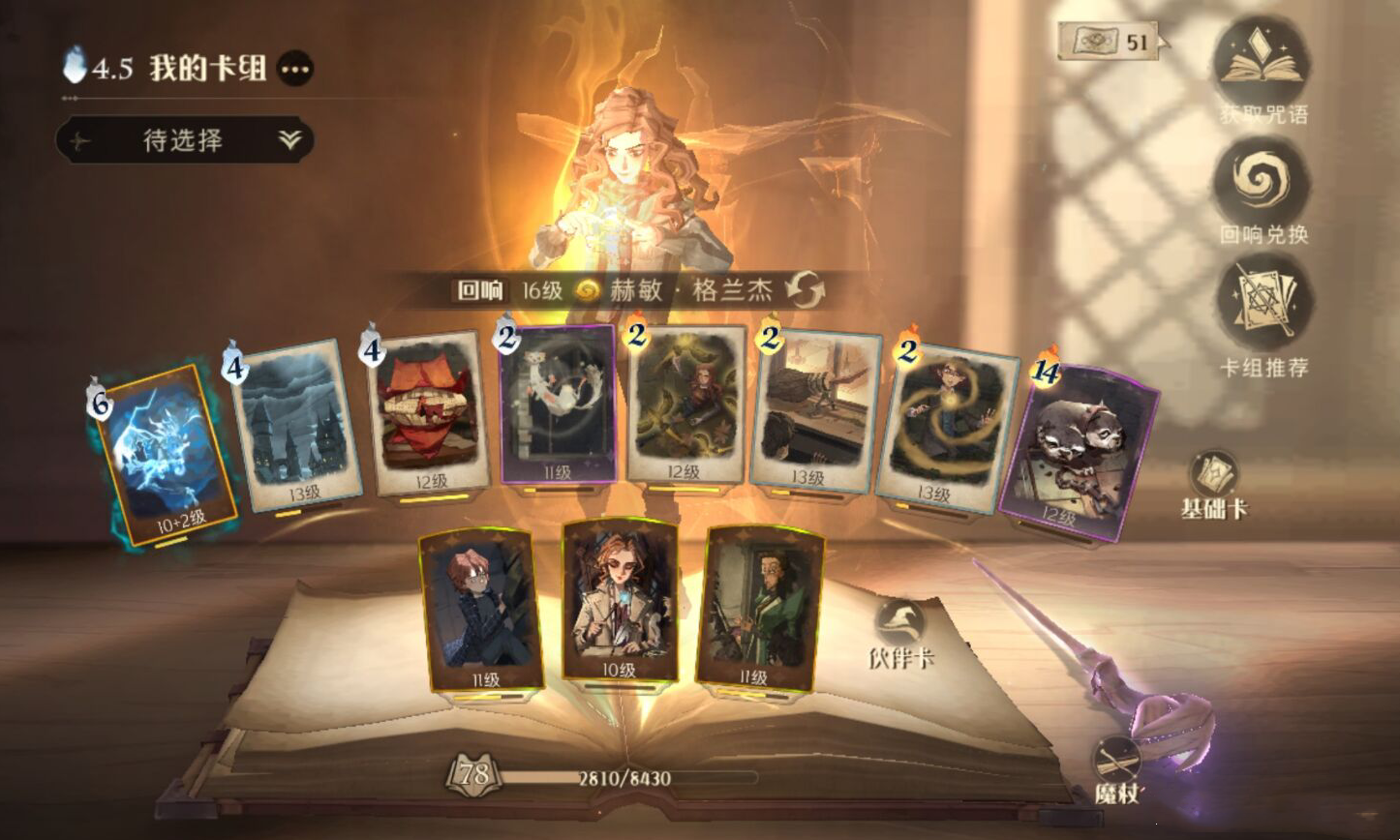Choose the center Hermione companion card
The image size is (1400, 840).
(x=620, y=599)
